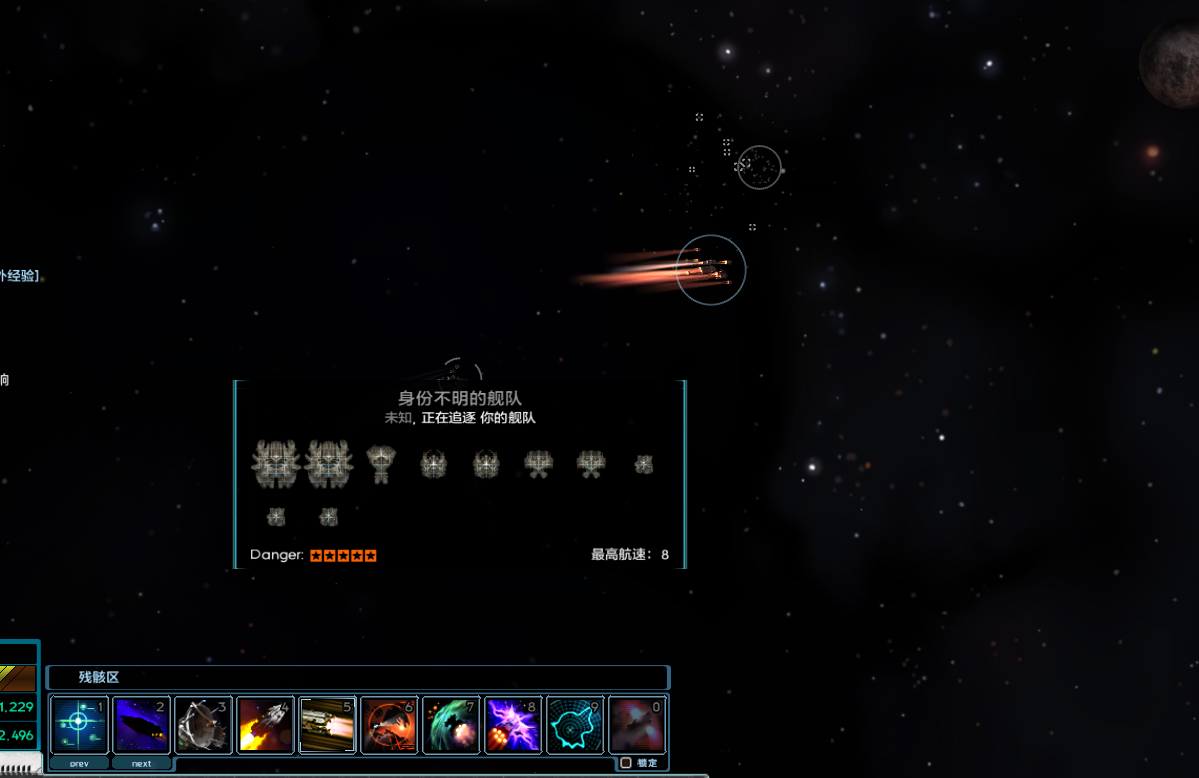Screen dimensions: 1199x778
Task: Show the next ability bar
Action: pos(141,763)
